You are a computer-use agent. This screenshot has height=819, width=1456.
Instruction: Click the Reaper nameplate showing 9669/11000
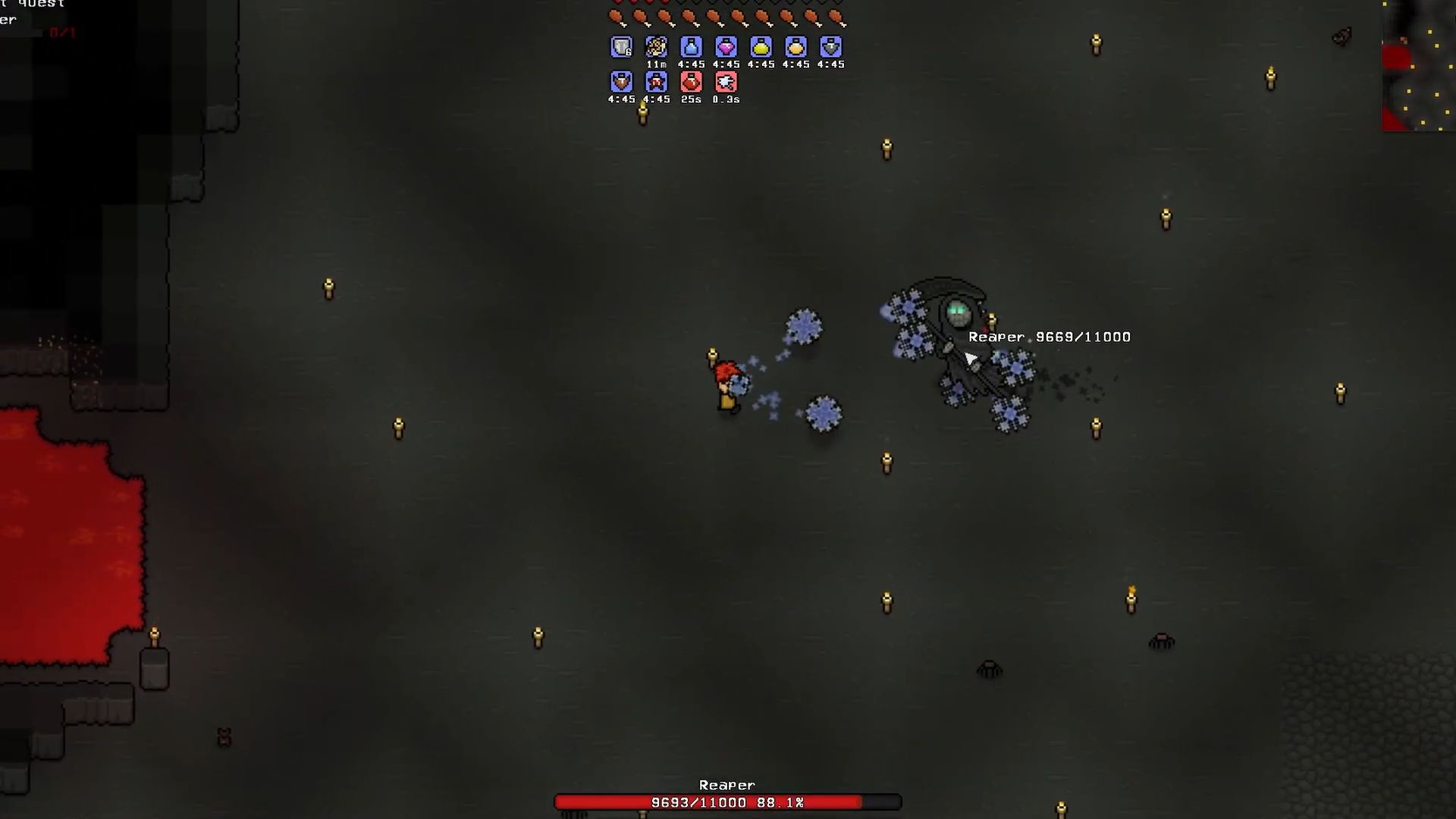coord(1051,337)
